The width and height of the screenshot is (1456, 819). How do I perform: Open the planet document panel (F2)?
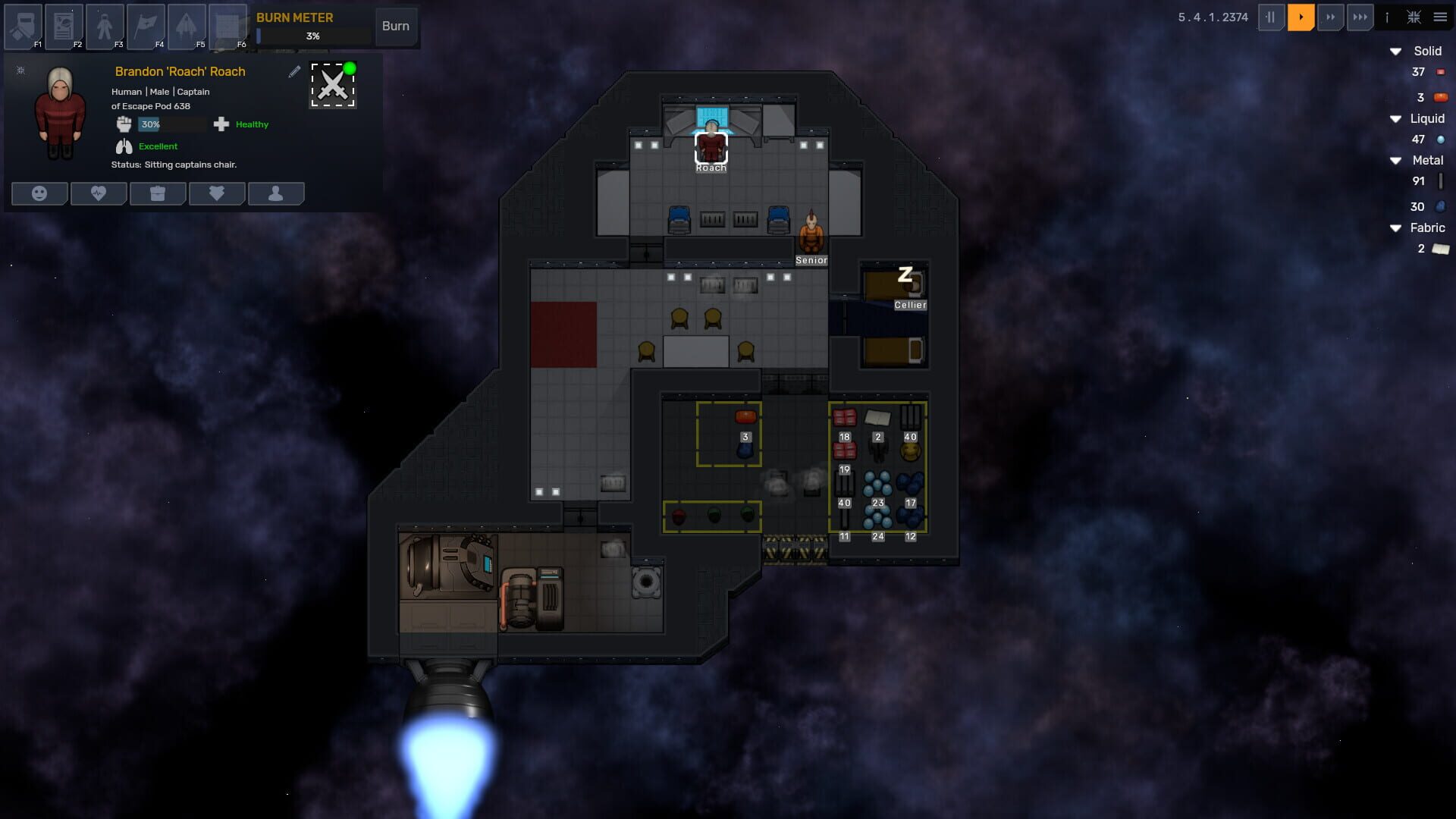tap(64, 27)
